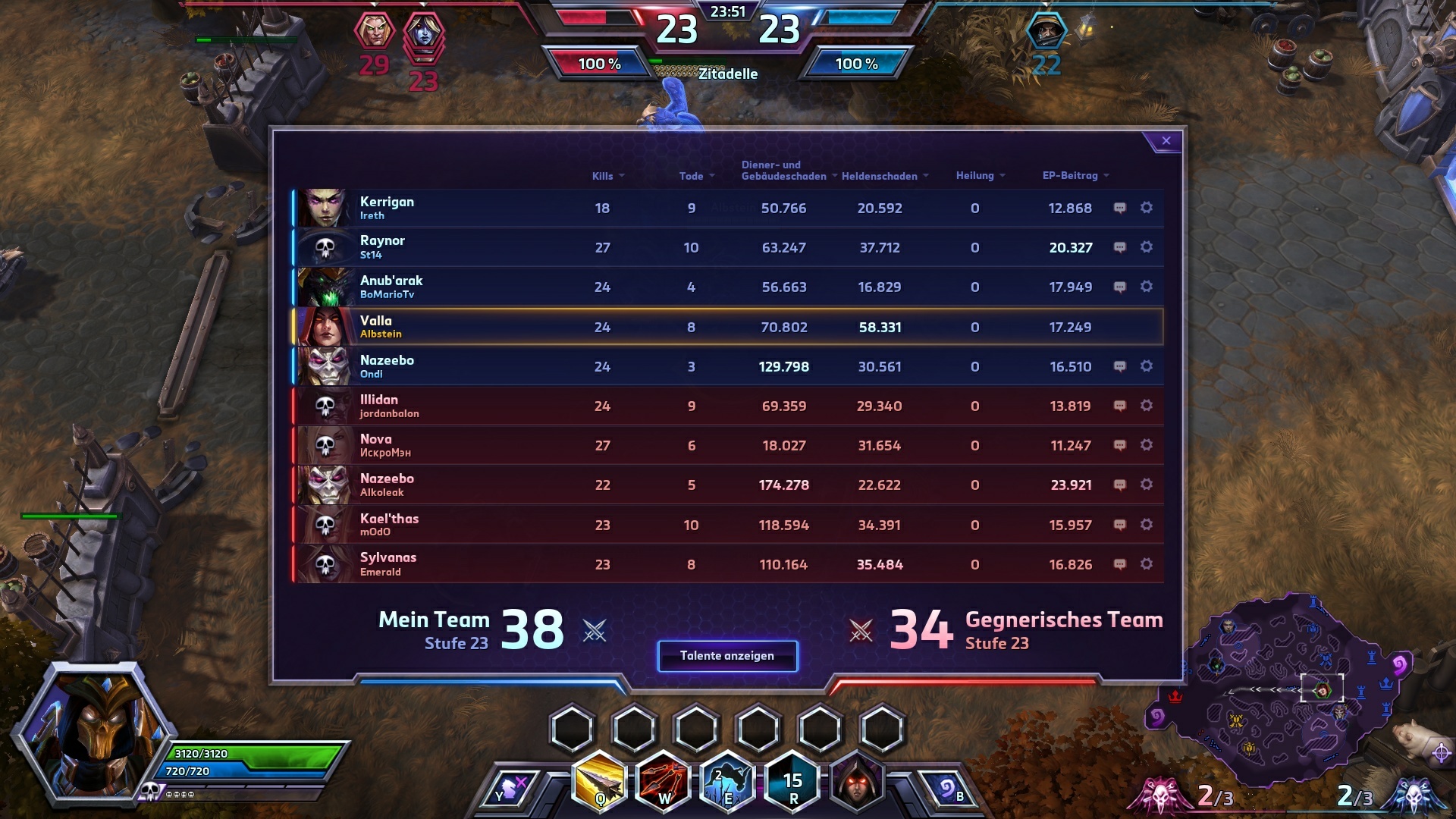Open gear options for Sylvanas

1146,564
